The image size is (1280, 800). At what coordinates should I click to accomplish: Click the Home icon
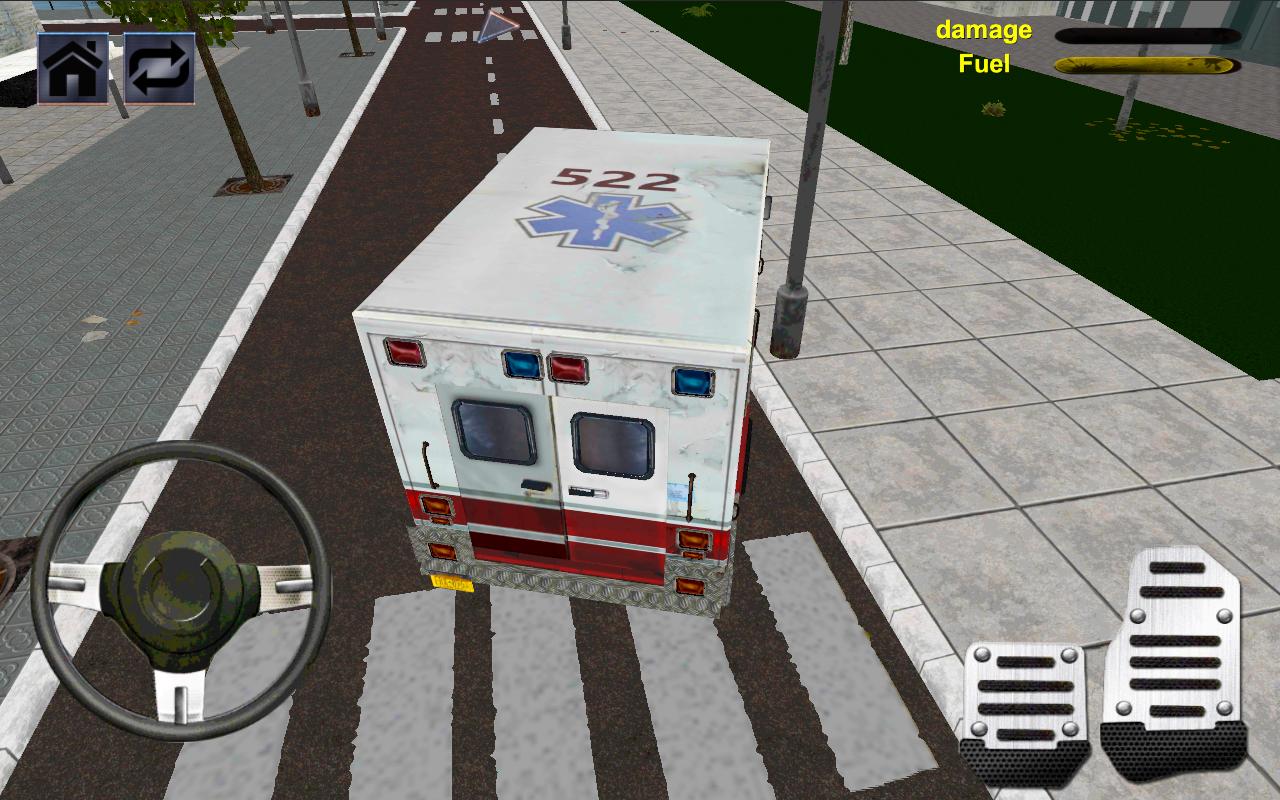pyautogui.click(x=73, y=69)
